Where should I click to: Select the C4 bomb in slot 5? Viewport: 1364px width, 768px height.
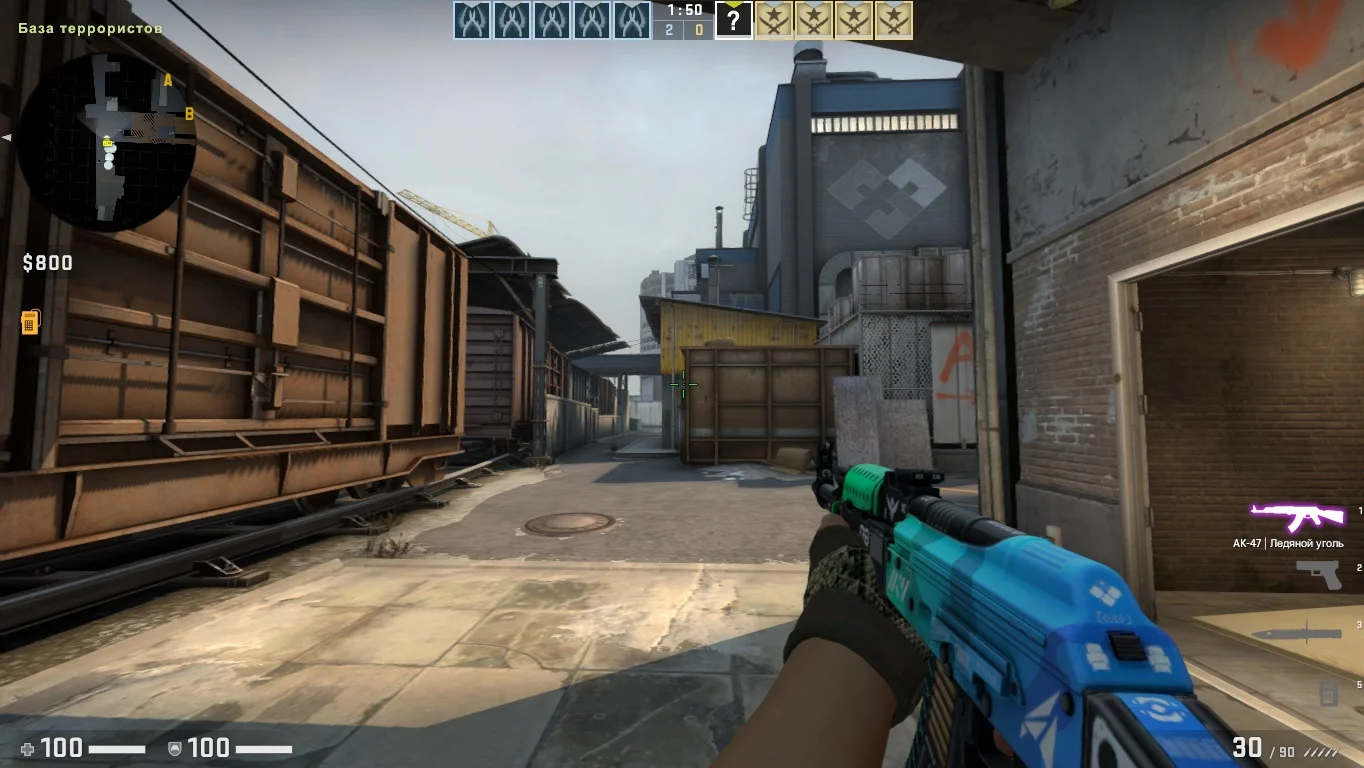1328,692
